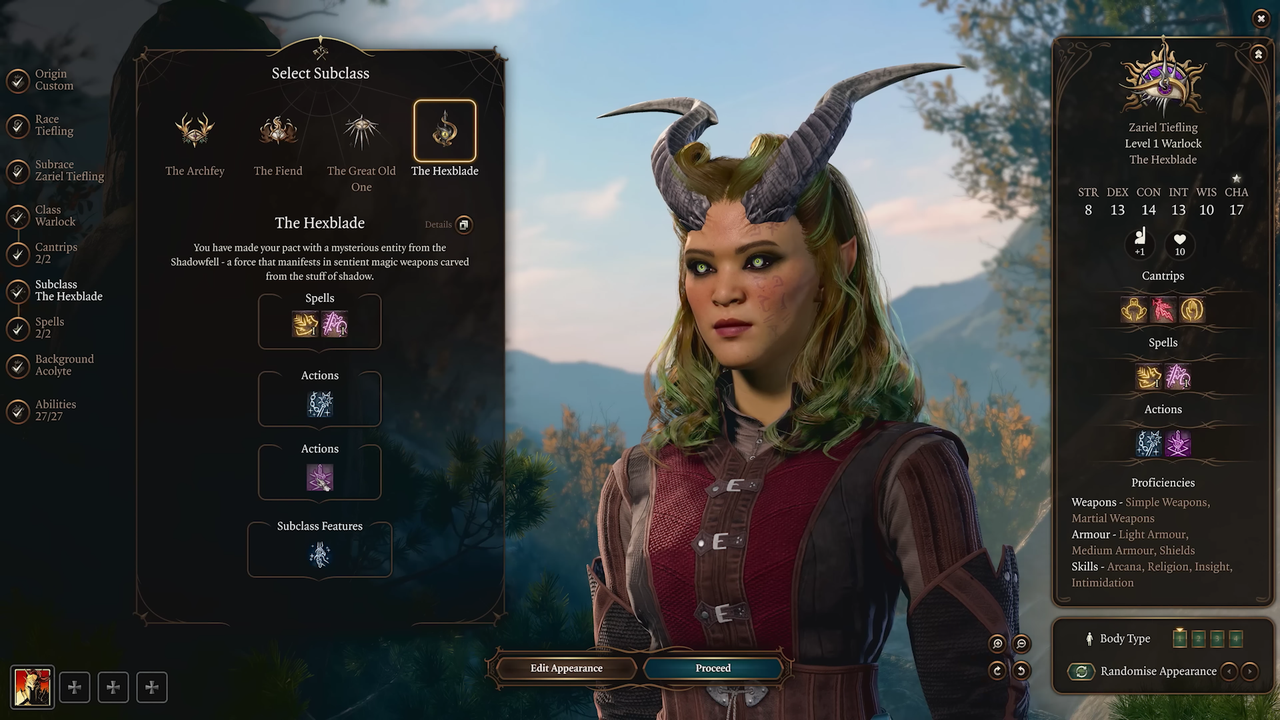Switch to Body Type 2

[1198, 638]
